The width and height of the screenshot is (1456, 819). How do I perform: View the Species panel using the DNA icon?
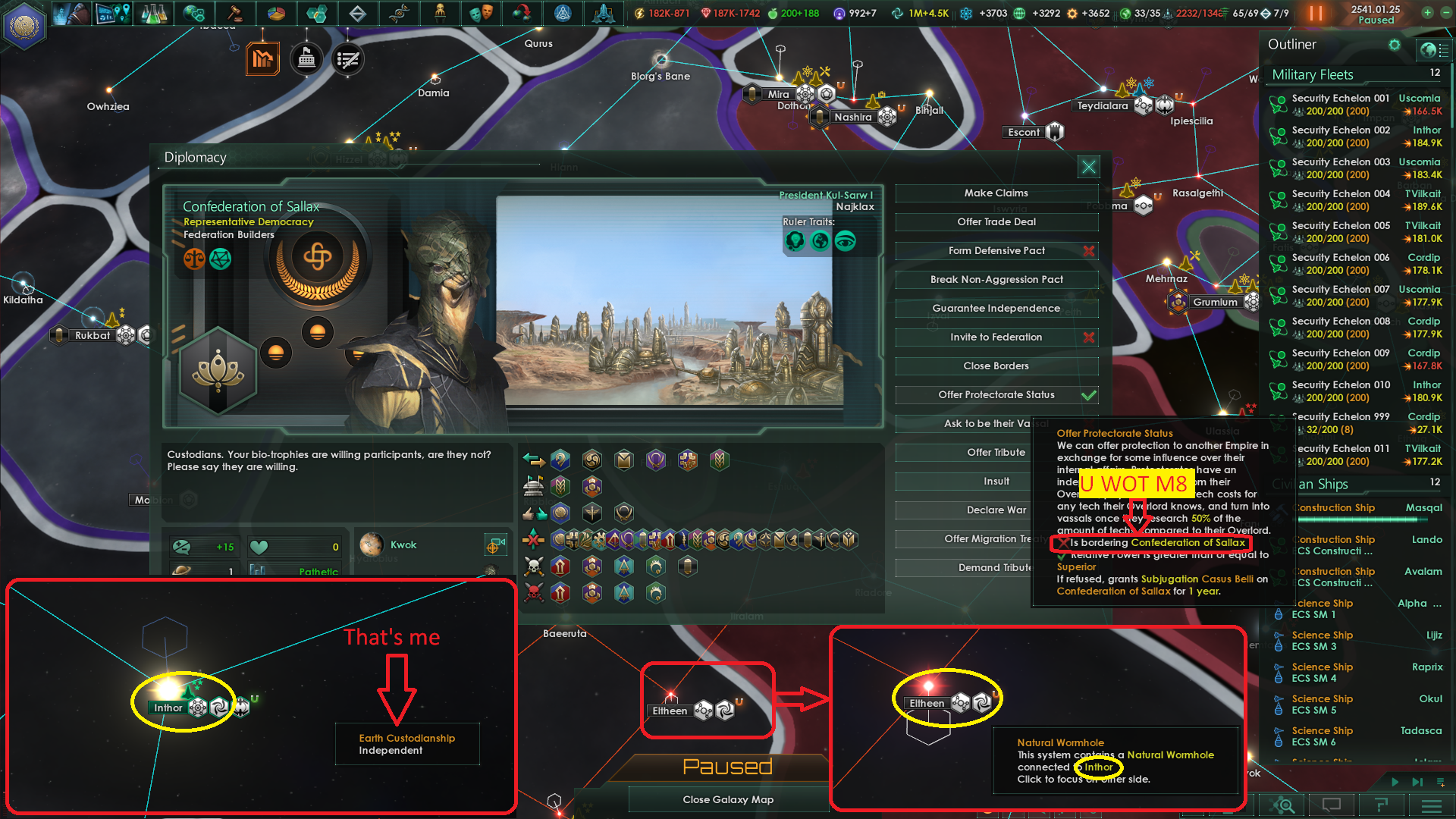tap(400, 13)
